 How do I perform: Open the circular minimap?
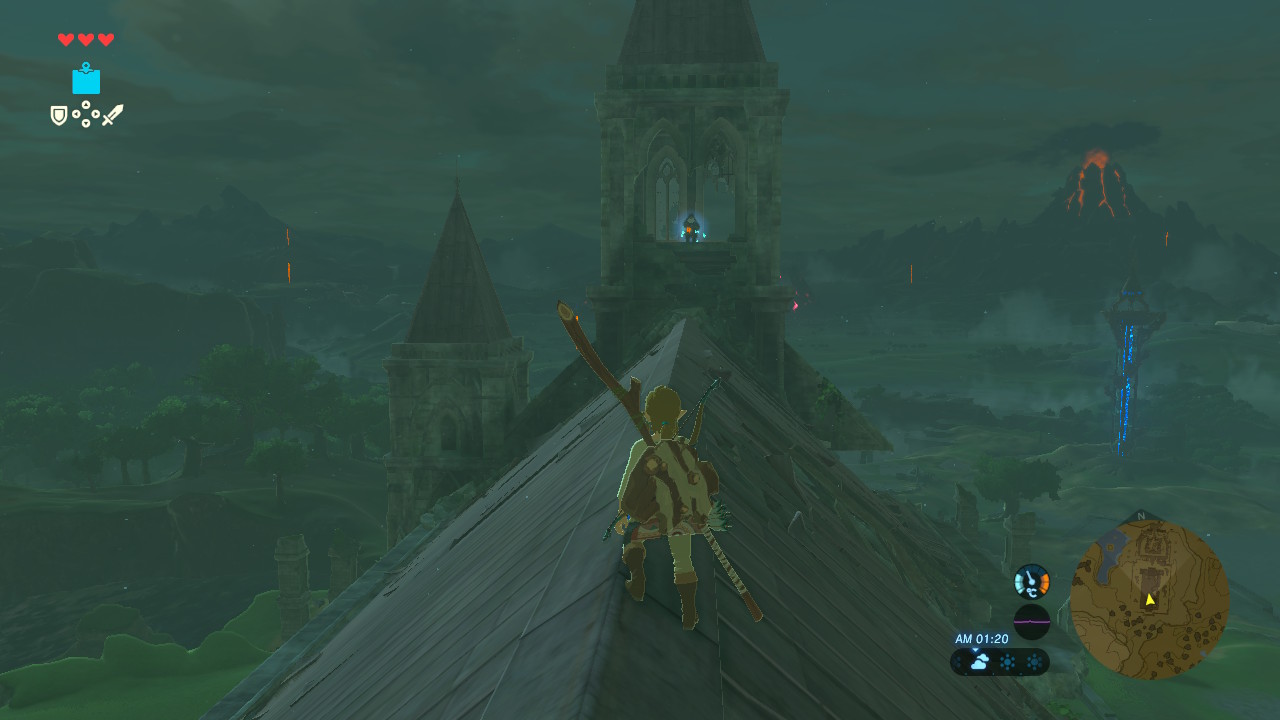1149,599
